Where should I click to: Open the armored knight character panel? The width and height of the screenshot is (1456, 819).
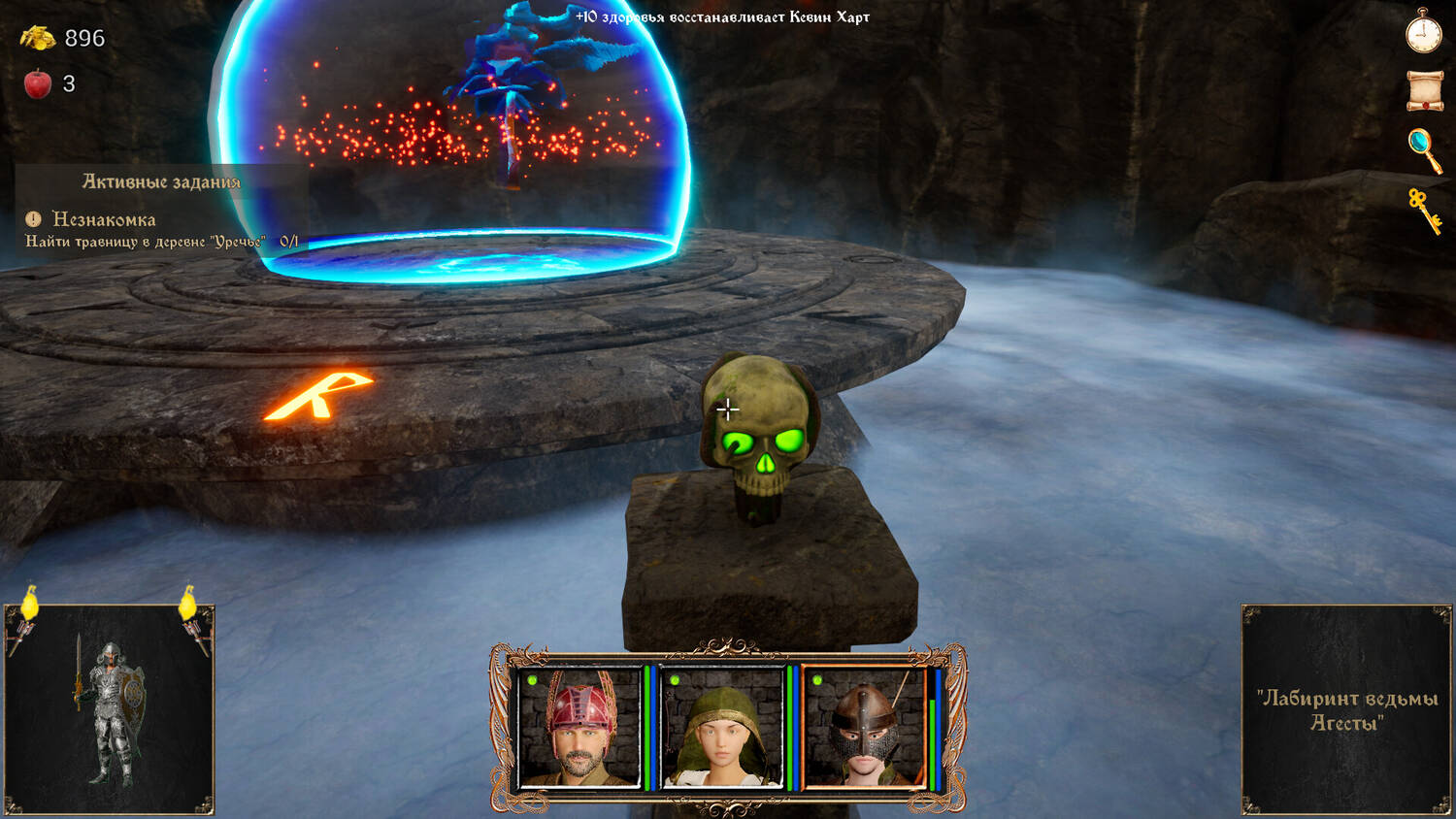tap(109, 709)
